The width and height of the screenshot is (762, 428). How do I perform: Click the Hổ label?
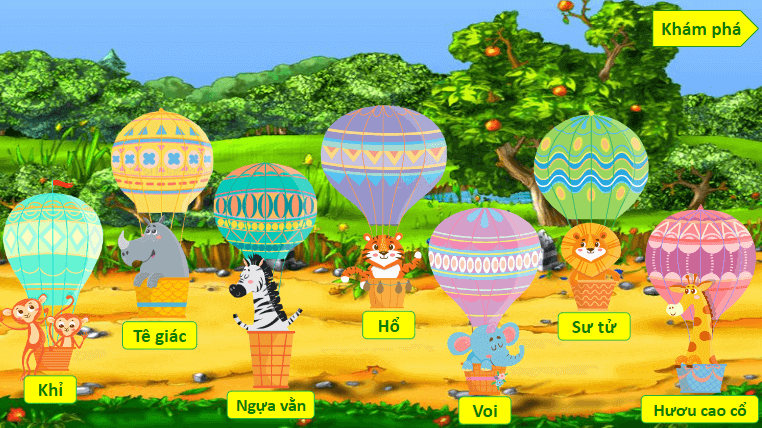click(388, 325)
